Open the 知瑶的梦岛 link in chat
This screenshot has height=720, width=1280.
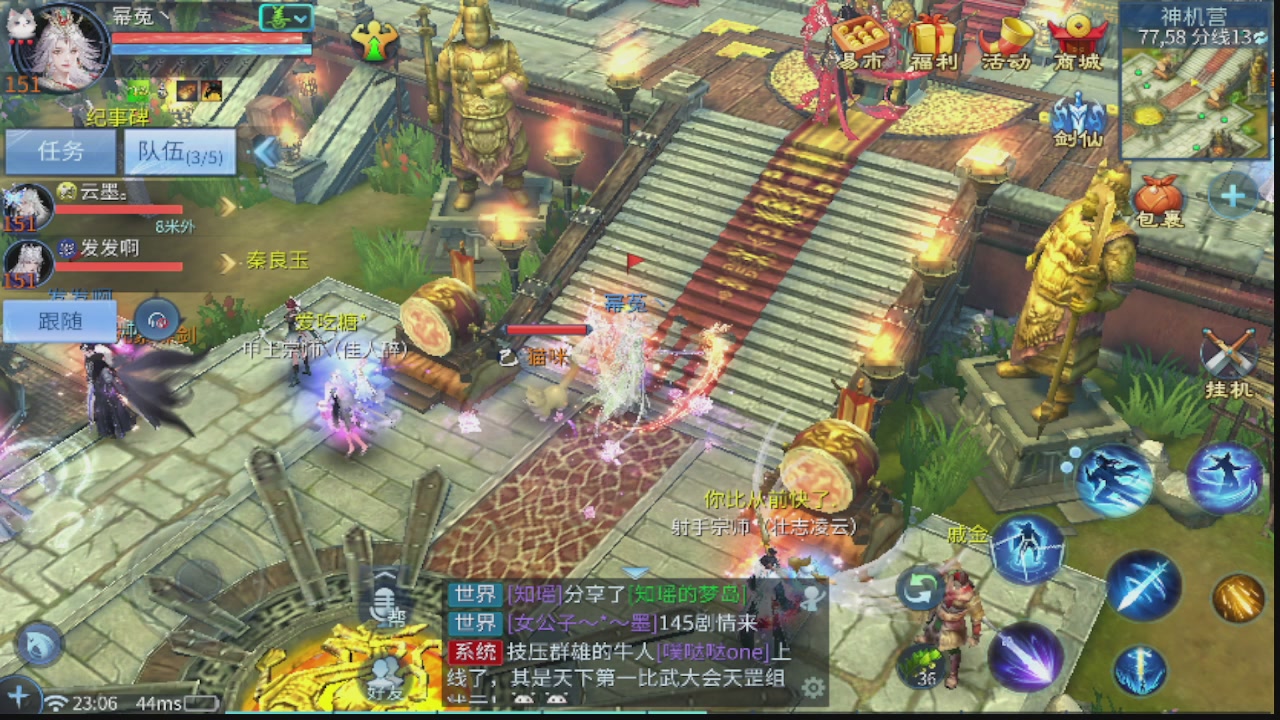(690, 592)
